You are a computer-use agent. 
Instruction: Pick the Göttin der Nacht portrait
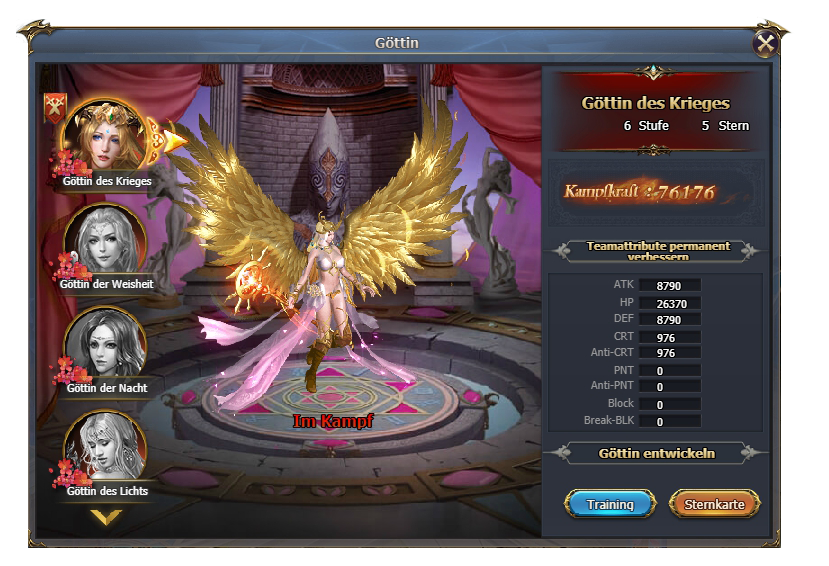click(106, 345)
